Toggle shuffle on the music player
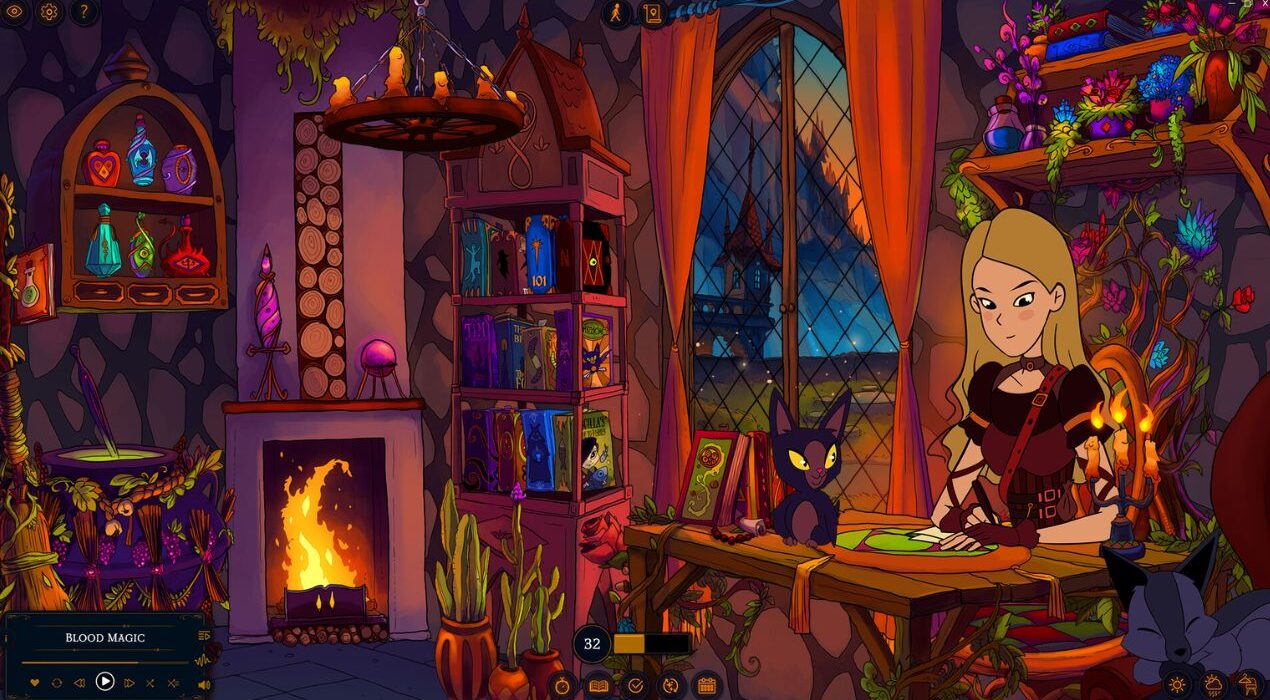The width and height of the screenshot is (1270, 700). click(x=151, y=682)
